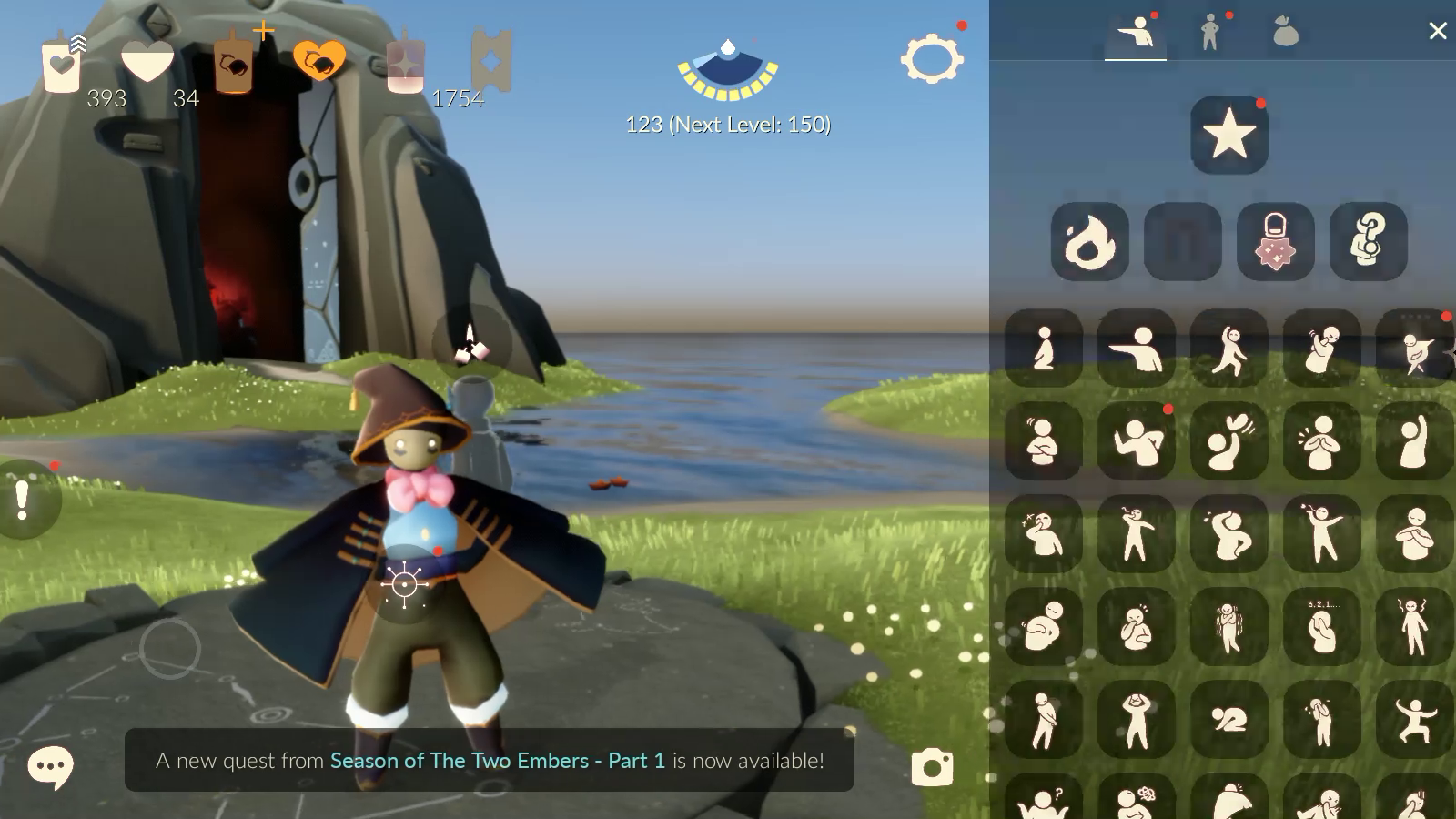1456x819 pixels.
Task: Choose the praying hands emote
Action: (x=1321, y=441)
